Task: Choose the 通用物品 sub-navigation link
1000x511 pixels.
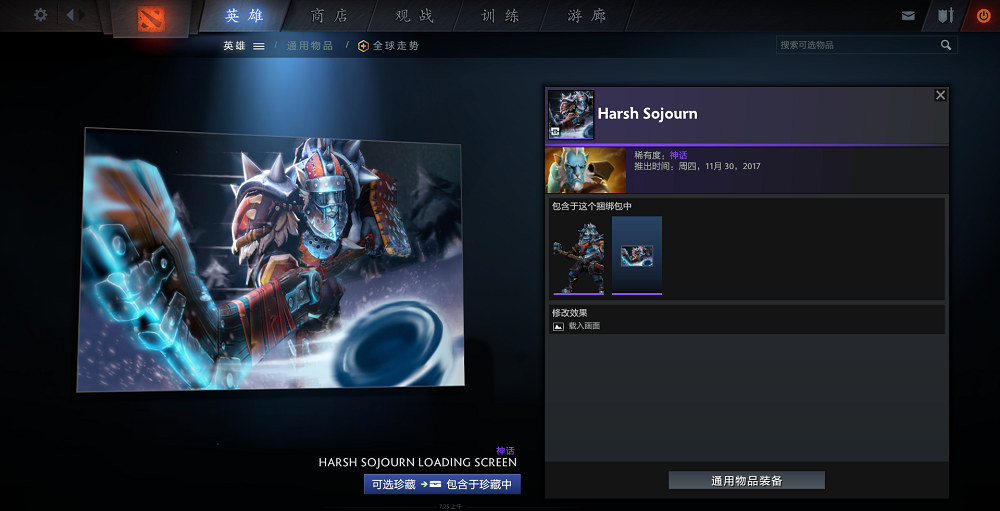Action: (x=310, y=46)
